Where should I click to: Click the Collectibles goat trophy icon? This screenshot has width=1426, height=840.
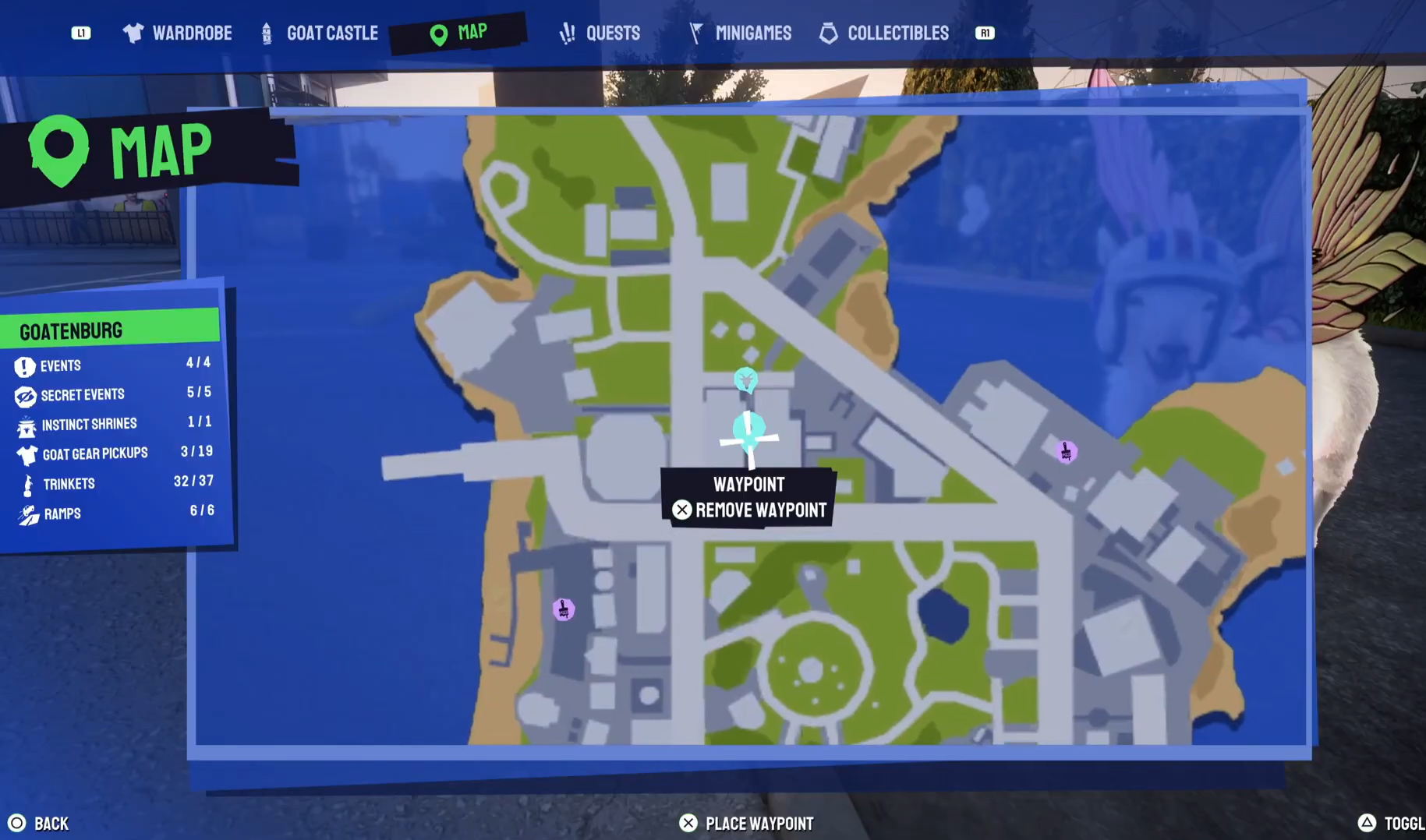[829, 33]
